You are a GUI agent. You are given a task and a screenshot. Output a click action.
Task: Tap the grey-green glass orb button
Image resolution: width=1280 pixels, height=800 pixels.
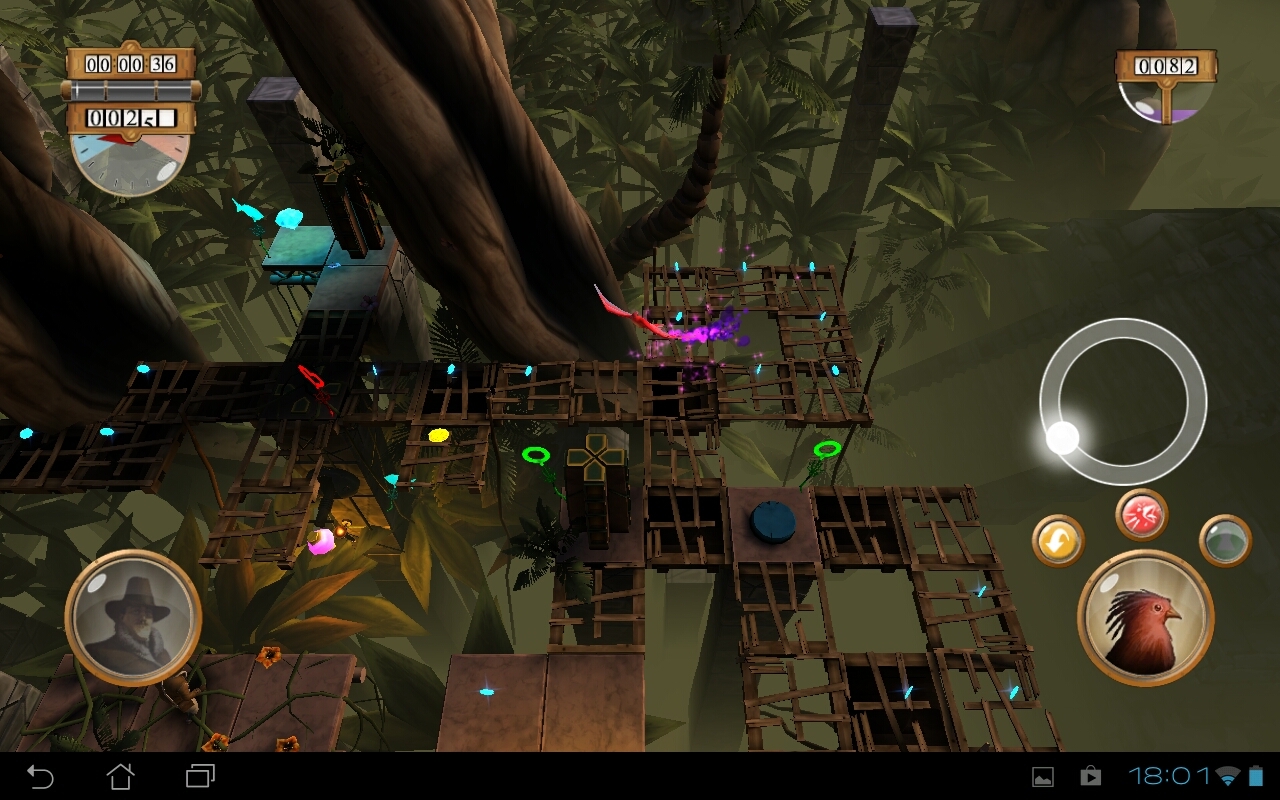coord(1224,540)
